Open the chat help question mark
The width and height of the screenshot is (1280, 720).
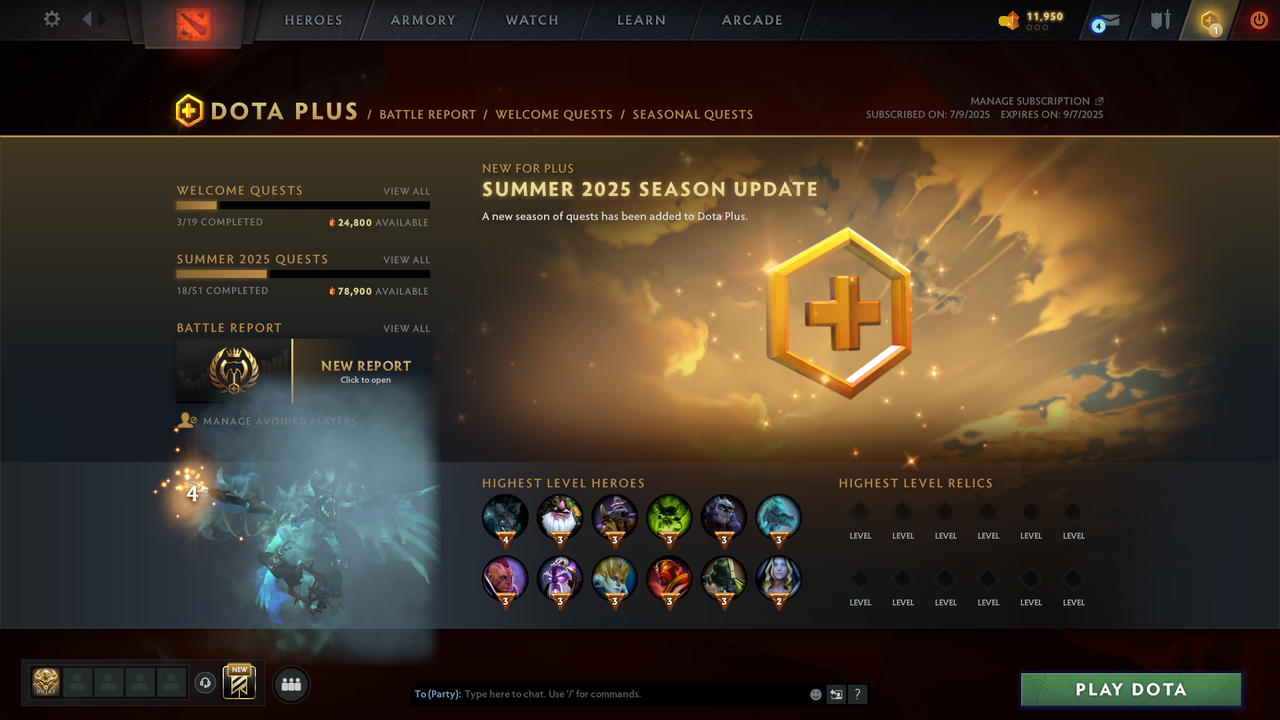857,693
